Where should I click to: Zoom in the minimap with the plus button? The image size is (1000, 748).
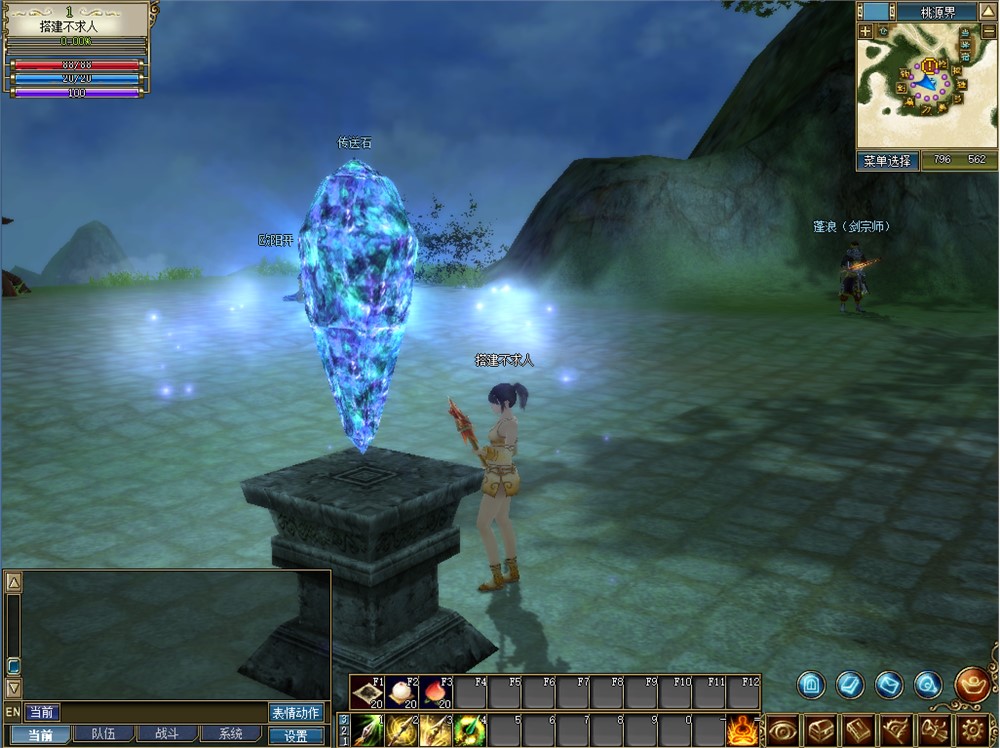click(865, 32)
